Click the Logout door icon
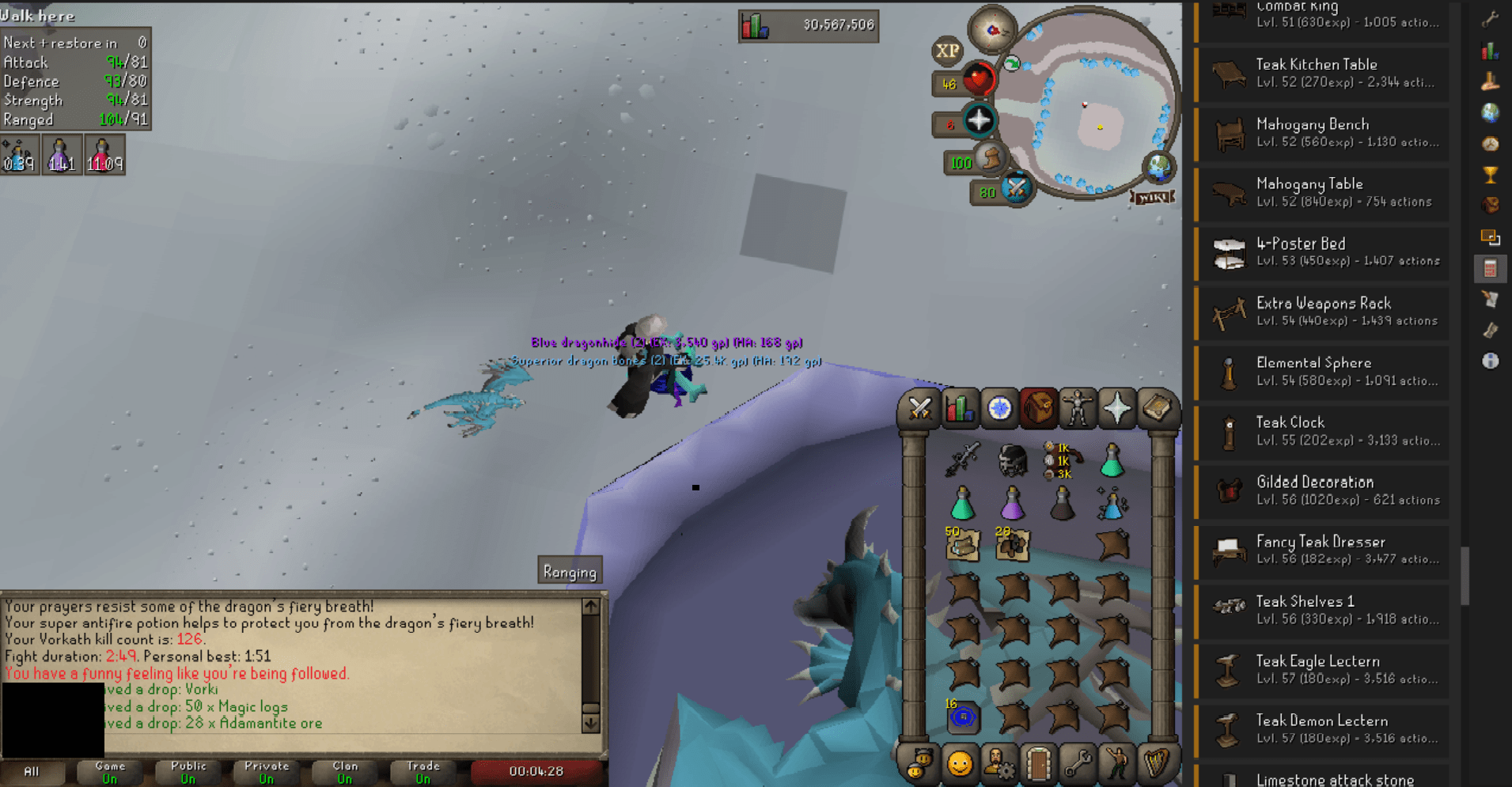Viewport: 1512px width, 787px height. coord(1039,763)
